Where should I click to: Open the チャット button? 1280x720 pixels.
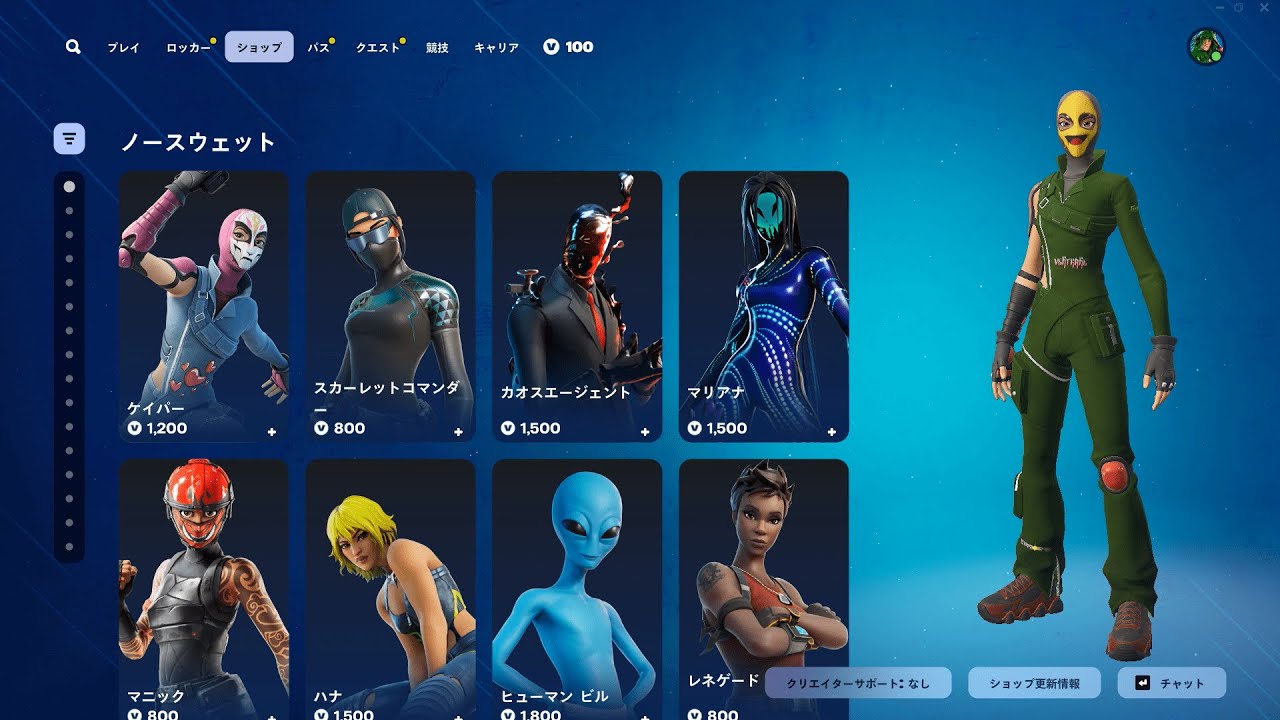(x=1171, y=683)
